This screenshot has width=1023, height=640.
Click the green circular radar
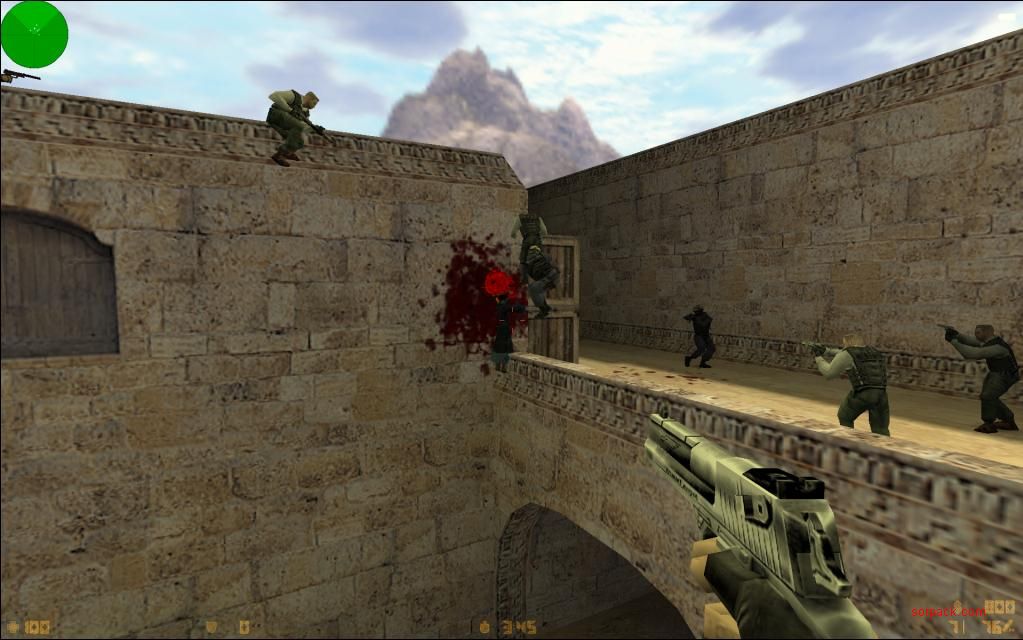coord(34,34)
